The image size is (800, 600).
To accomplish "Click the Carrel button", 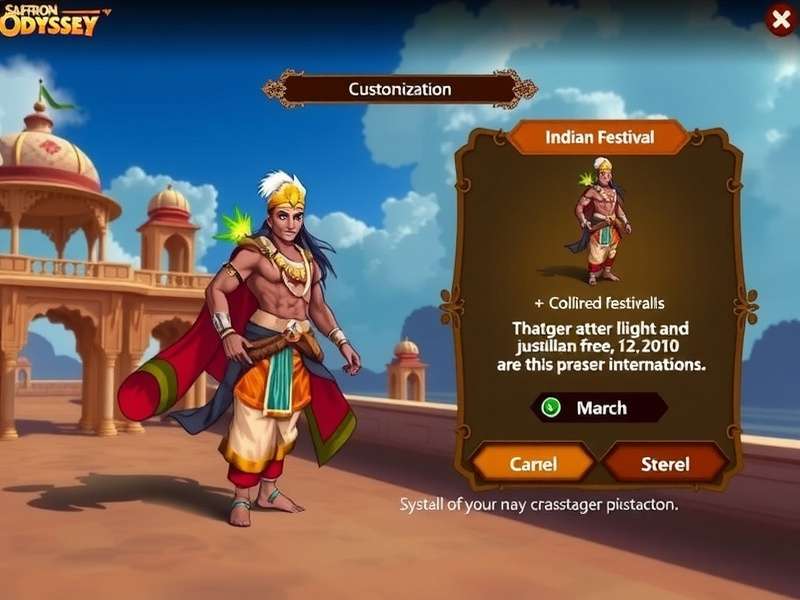I will pos(533,464).
